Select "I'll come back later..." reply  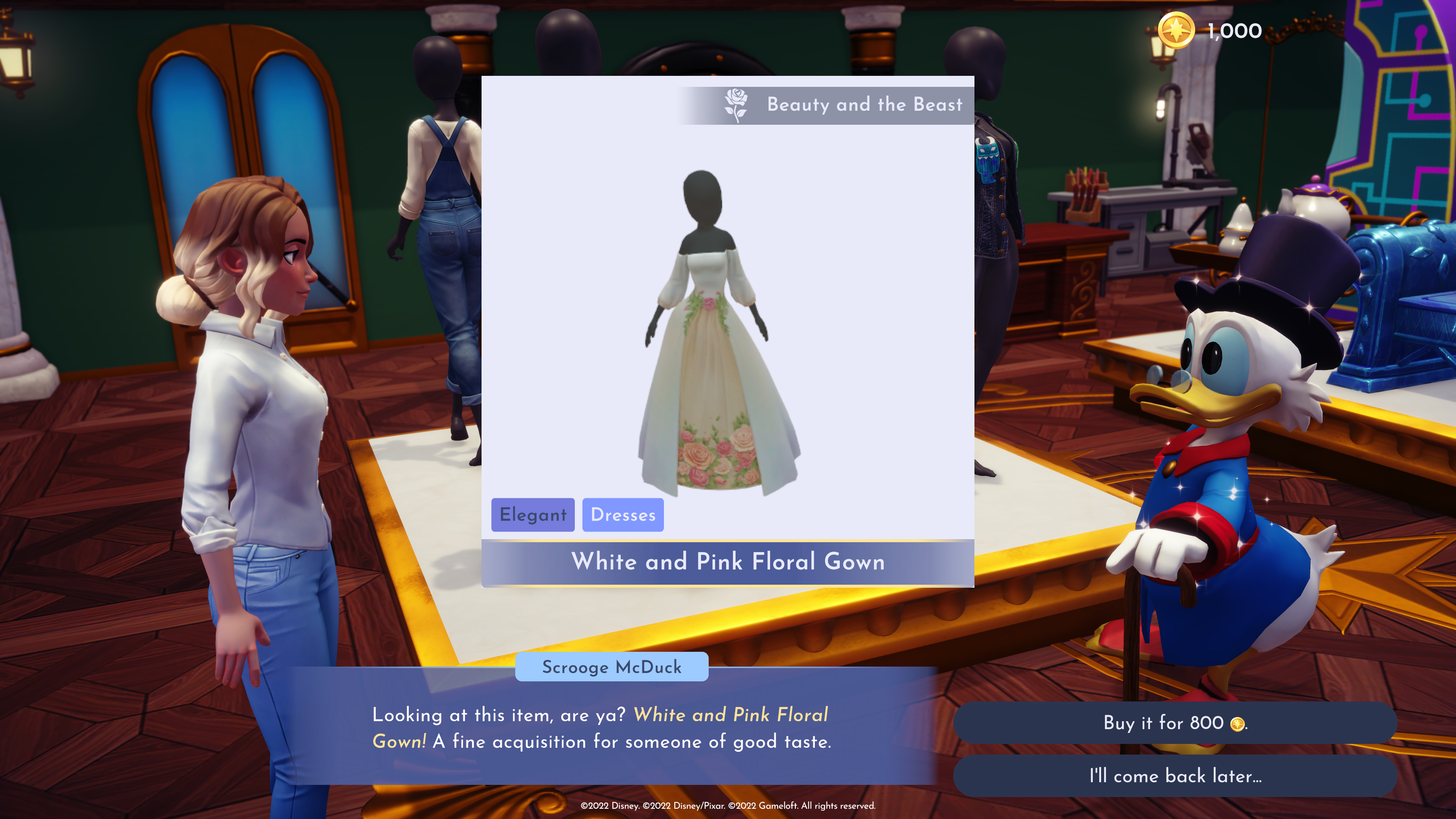(x=1175, y=776)
